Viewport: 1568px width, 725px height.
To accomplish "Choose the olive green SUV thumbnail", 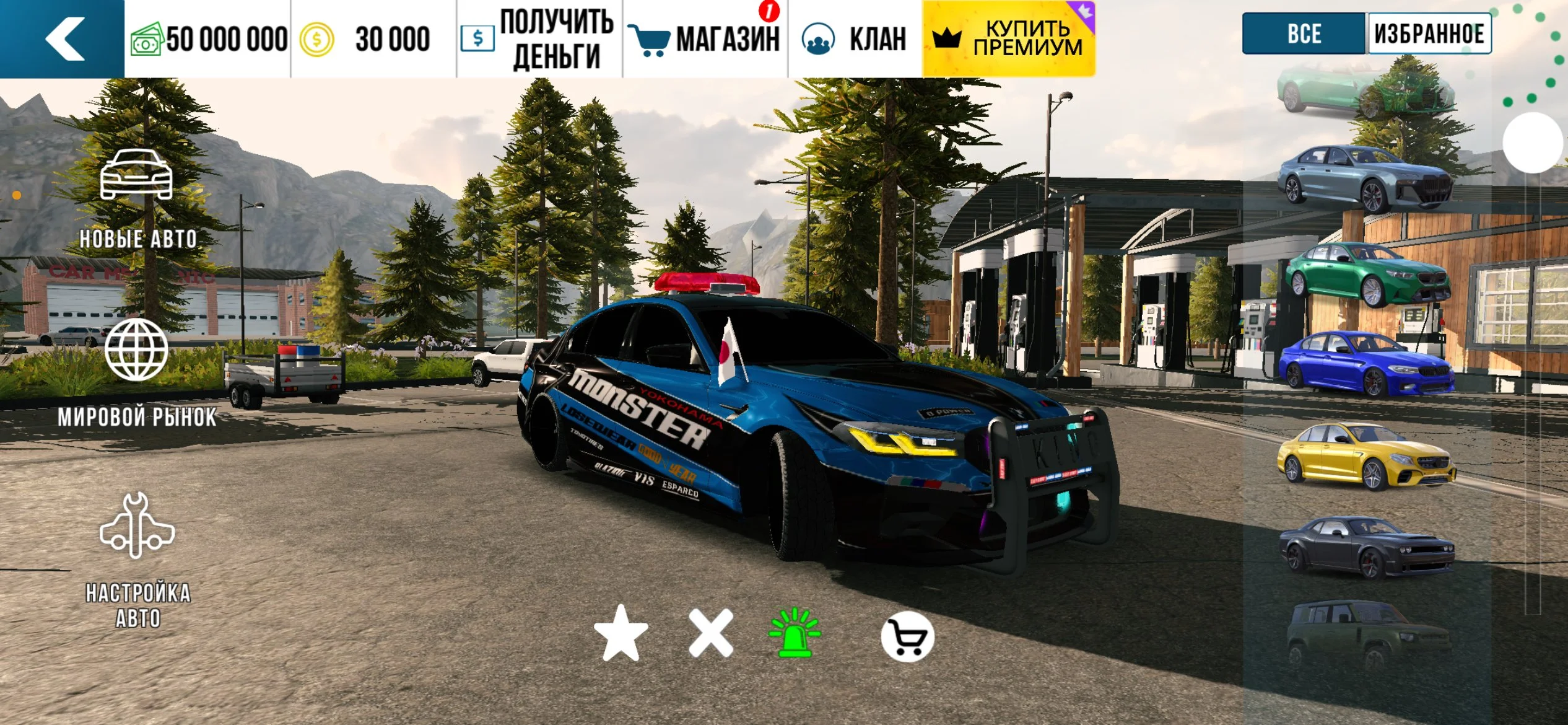I will tap(1367, 635).
